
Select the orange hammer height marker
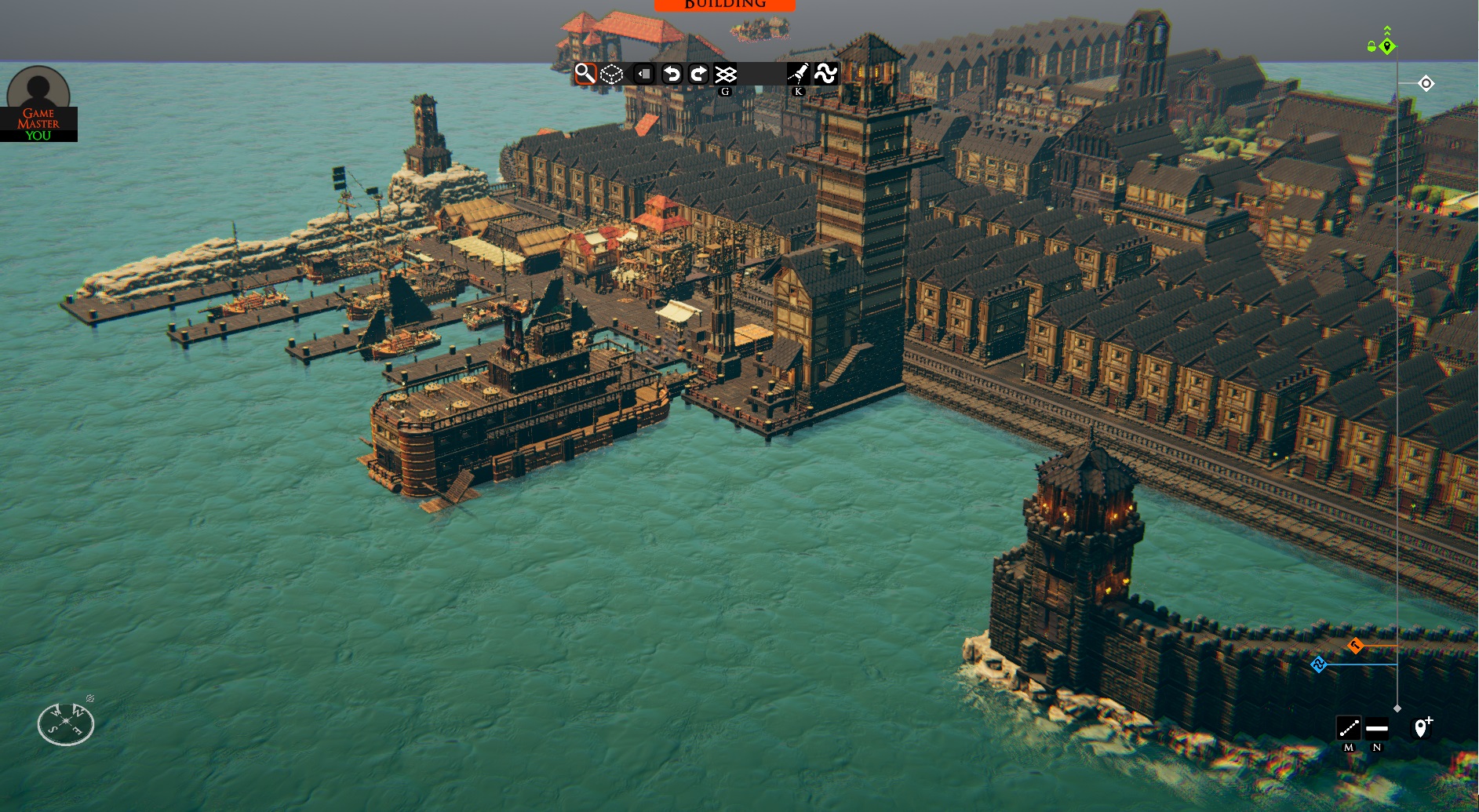point(1355,646)
